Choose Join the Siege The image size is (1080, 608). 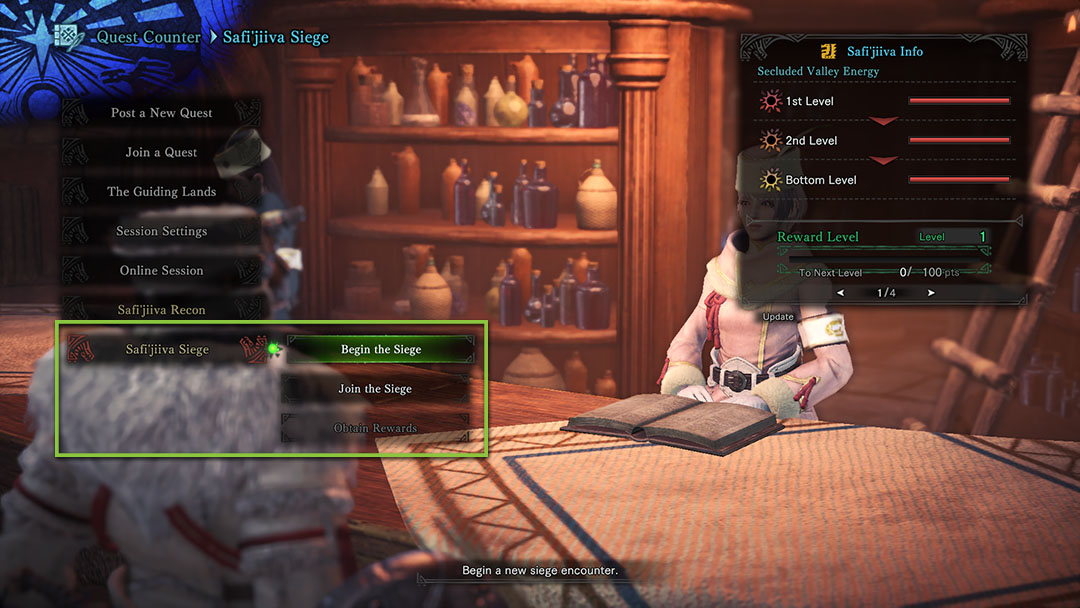point(375,389)
